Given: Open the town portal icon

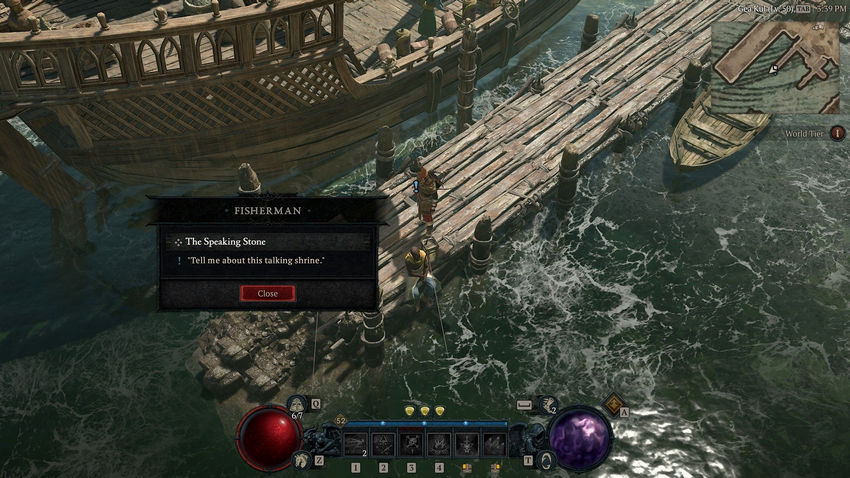Looking at the screenshot, I should tap(545, 459).
